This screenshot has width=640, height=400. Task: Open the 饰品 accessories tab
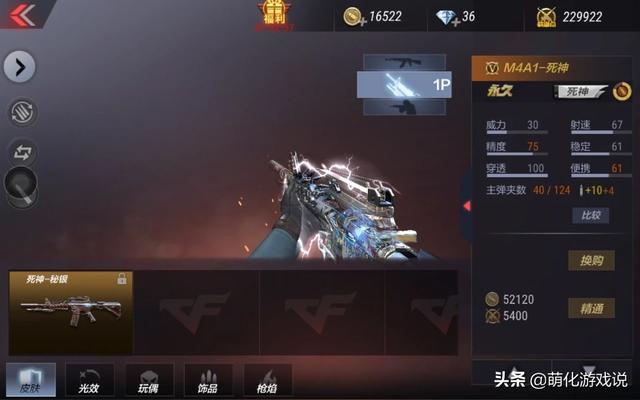pos(208,380)
